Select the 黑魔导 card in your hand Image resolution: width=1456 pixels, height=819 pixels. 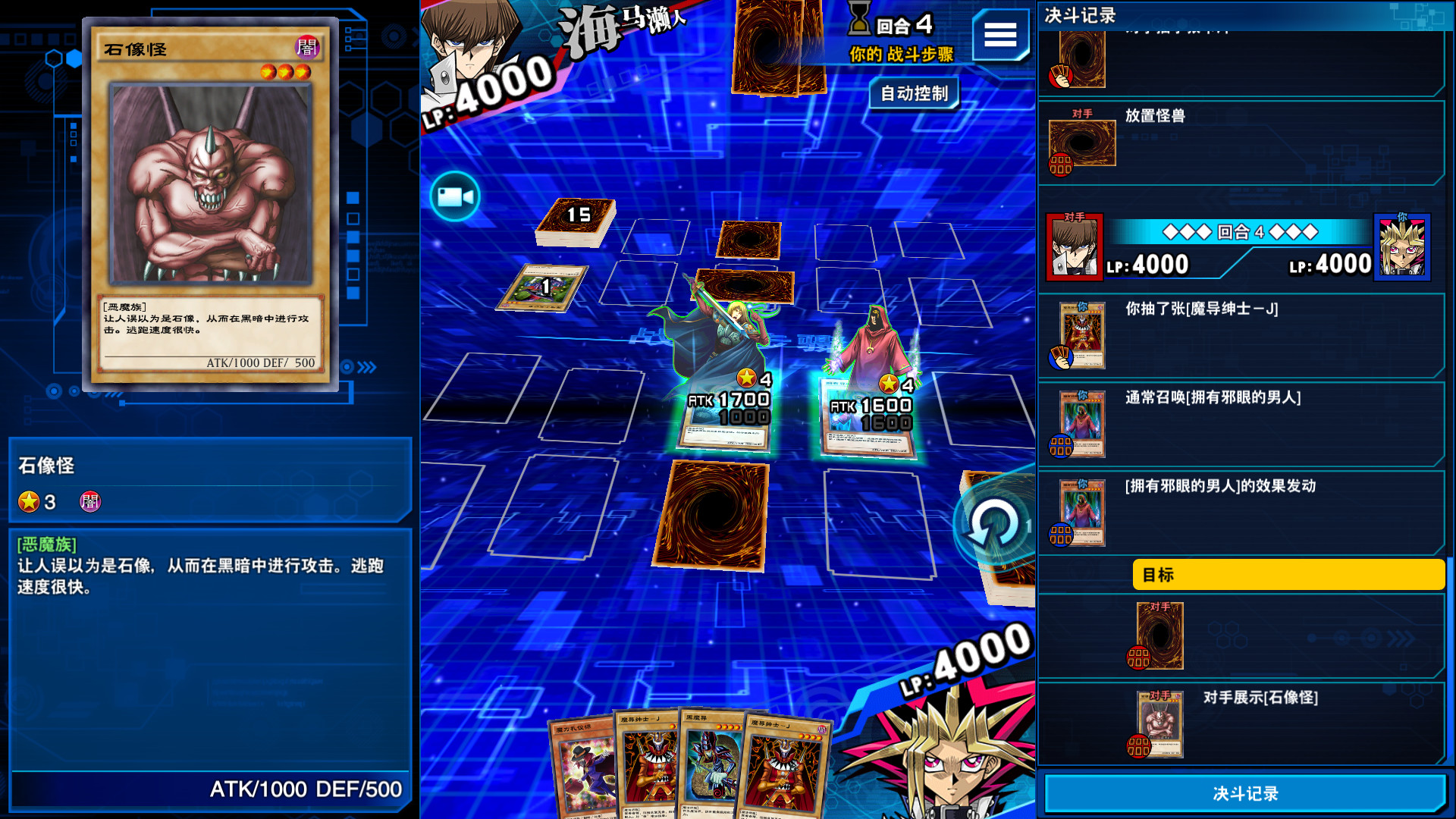pos(711,766)
